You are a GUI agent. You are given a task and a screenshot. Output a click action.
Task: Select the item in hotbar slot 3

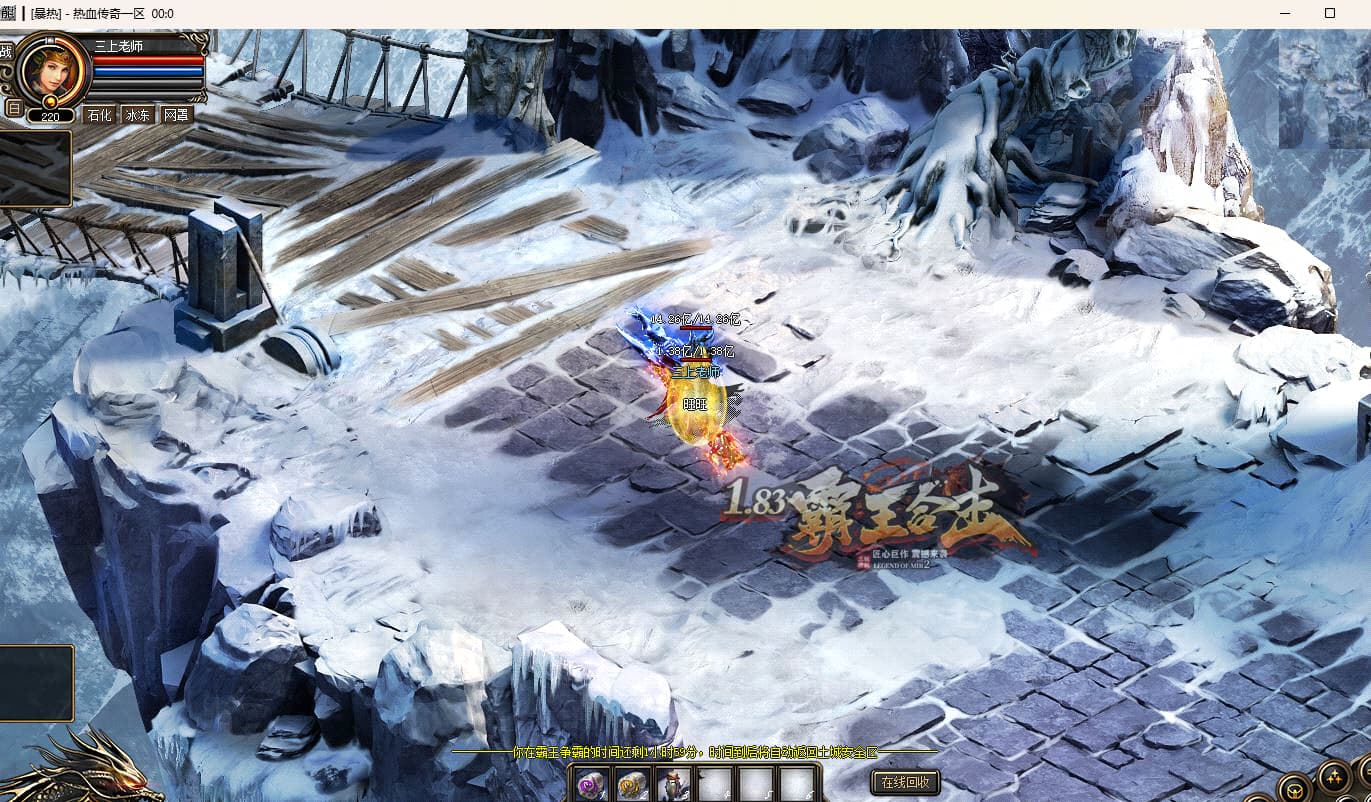674,785
